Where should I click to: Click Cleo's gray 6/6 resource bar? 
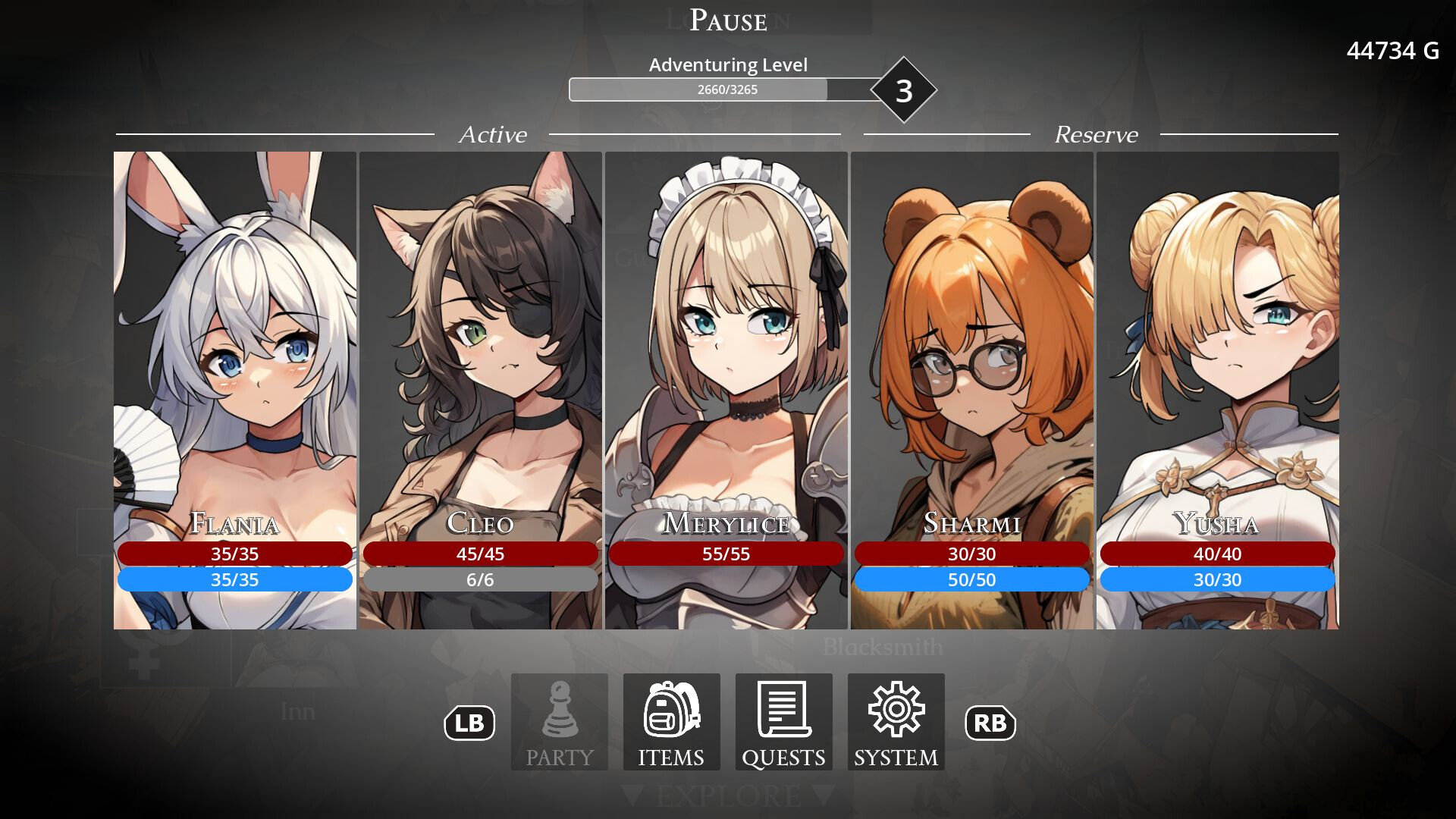click(479, 579)
